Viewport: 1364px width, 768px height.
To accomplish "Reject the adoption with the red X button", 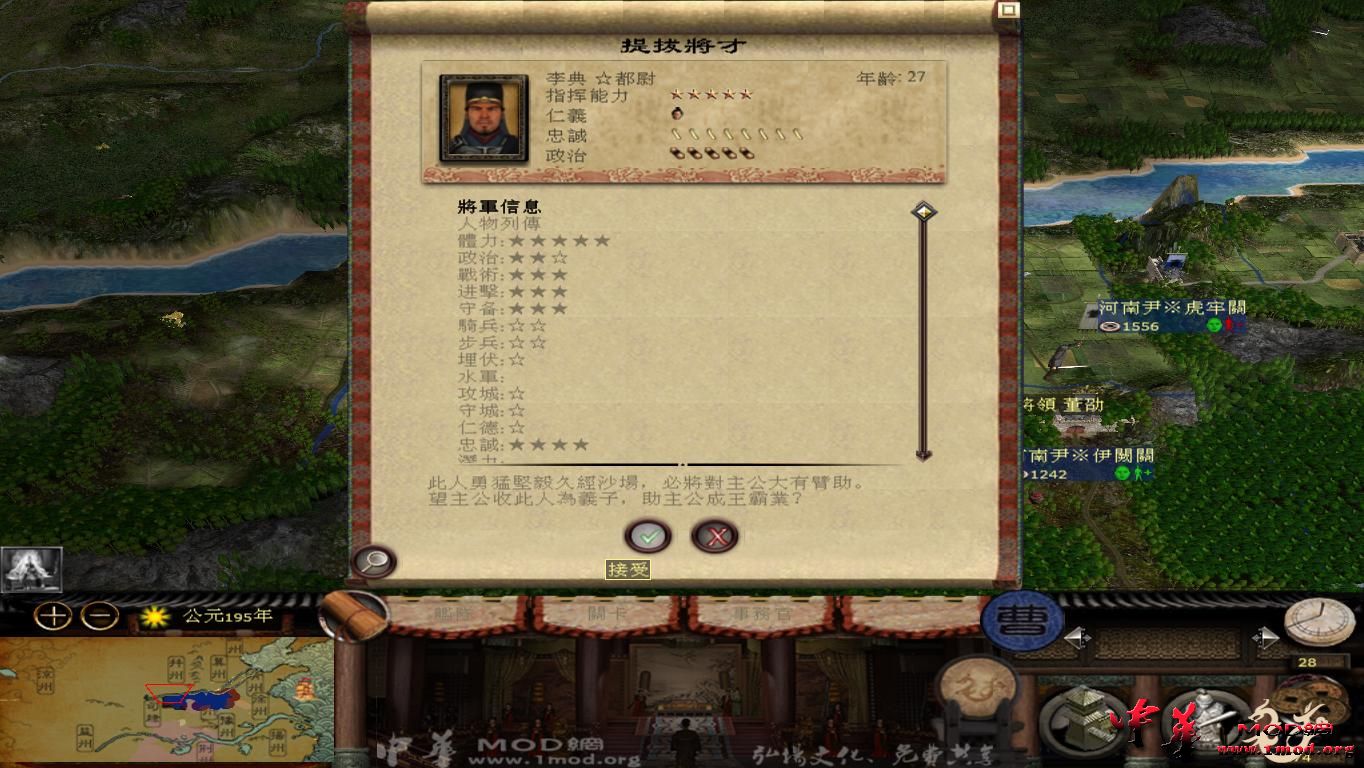I will [x=715, y=536].
